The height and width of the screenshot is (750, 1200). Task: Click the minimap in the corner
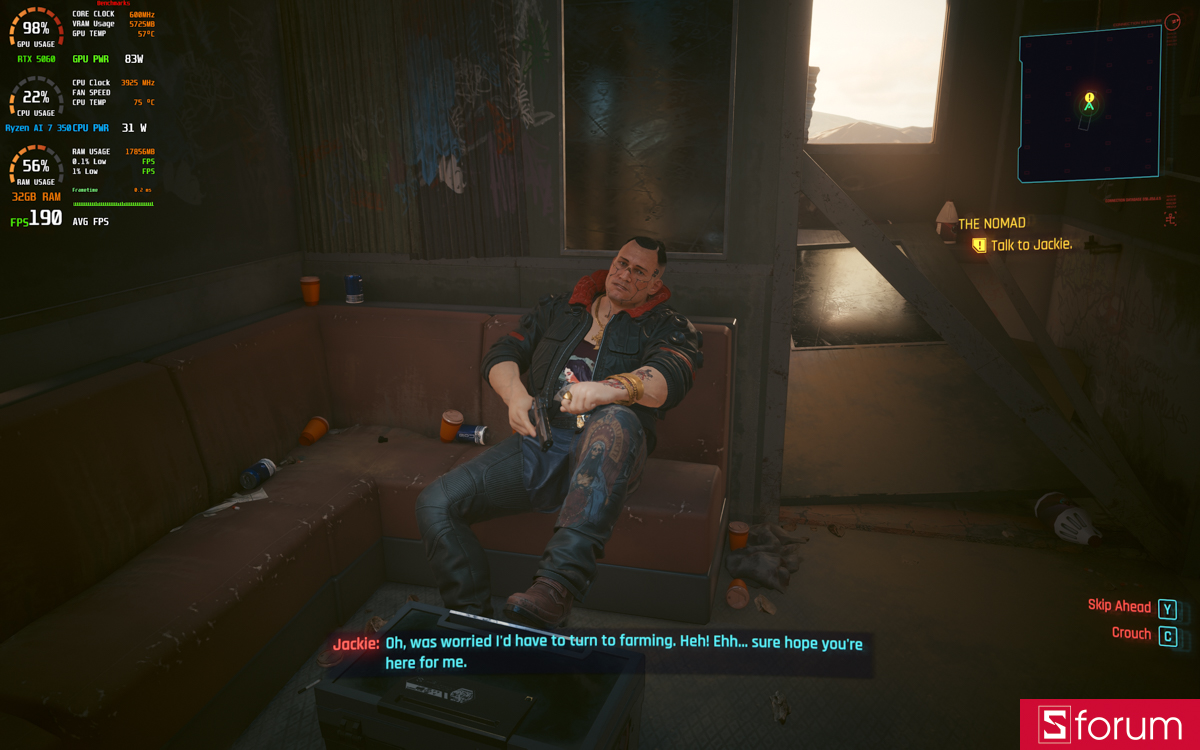(x=1089, y=105)
